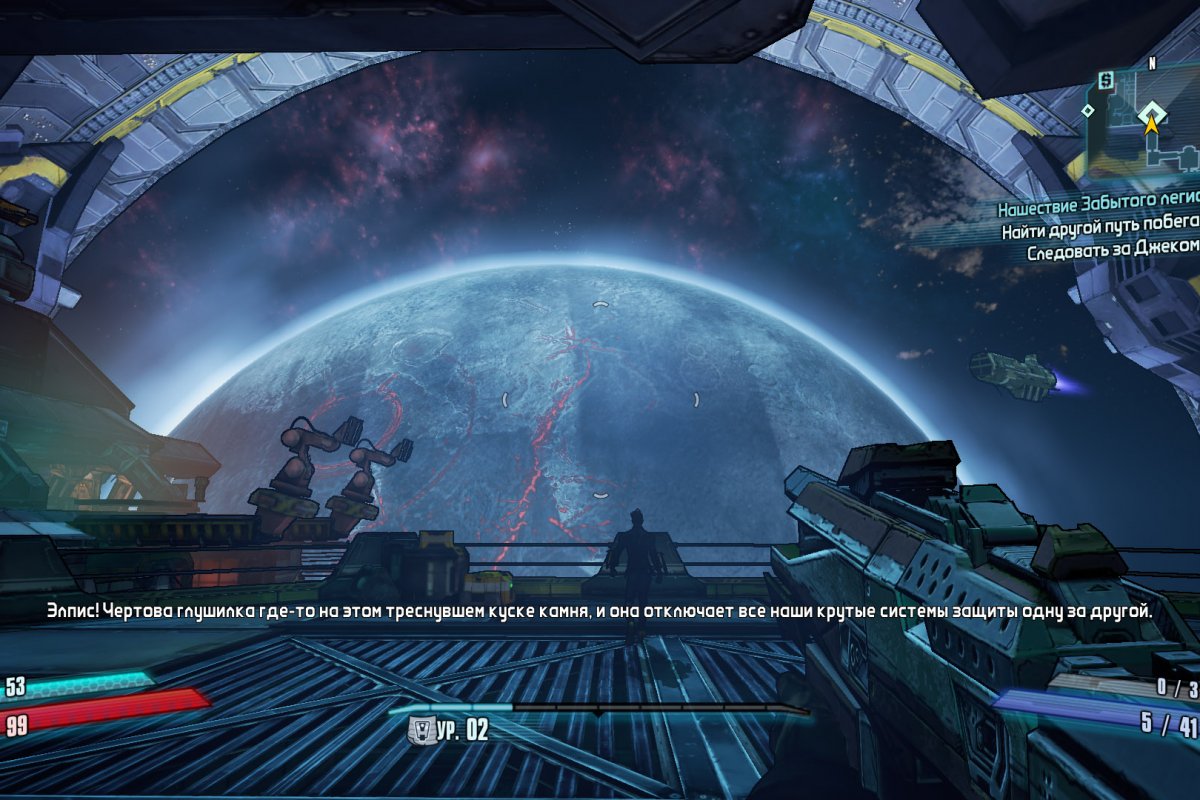Viewport: 1200px width, 800px height.
Task: Select the "Найти другой путь побега" objective
Action: pyautogui.click(x=1100, y=231)
